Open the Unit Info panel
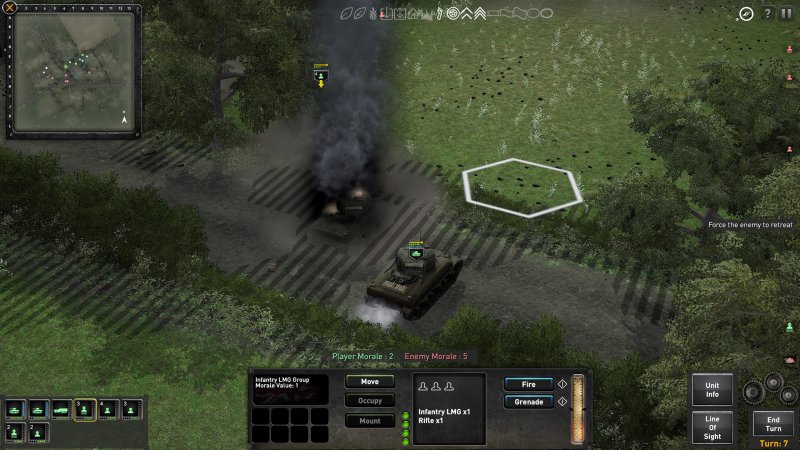 pos(712,390)
